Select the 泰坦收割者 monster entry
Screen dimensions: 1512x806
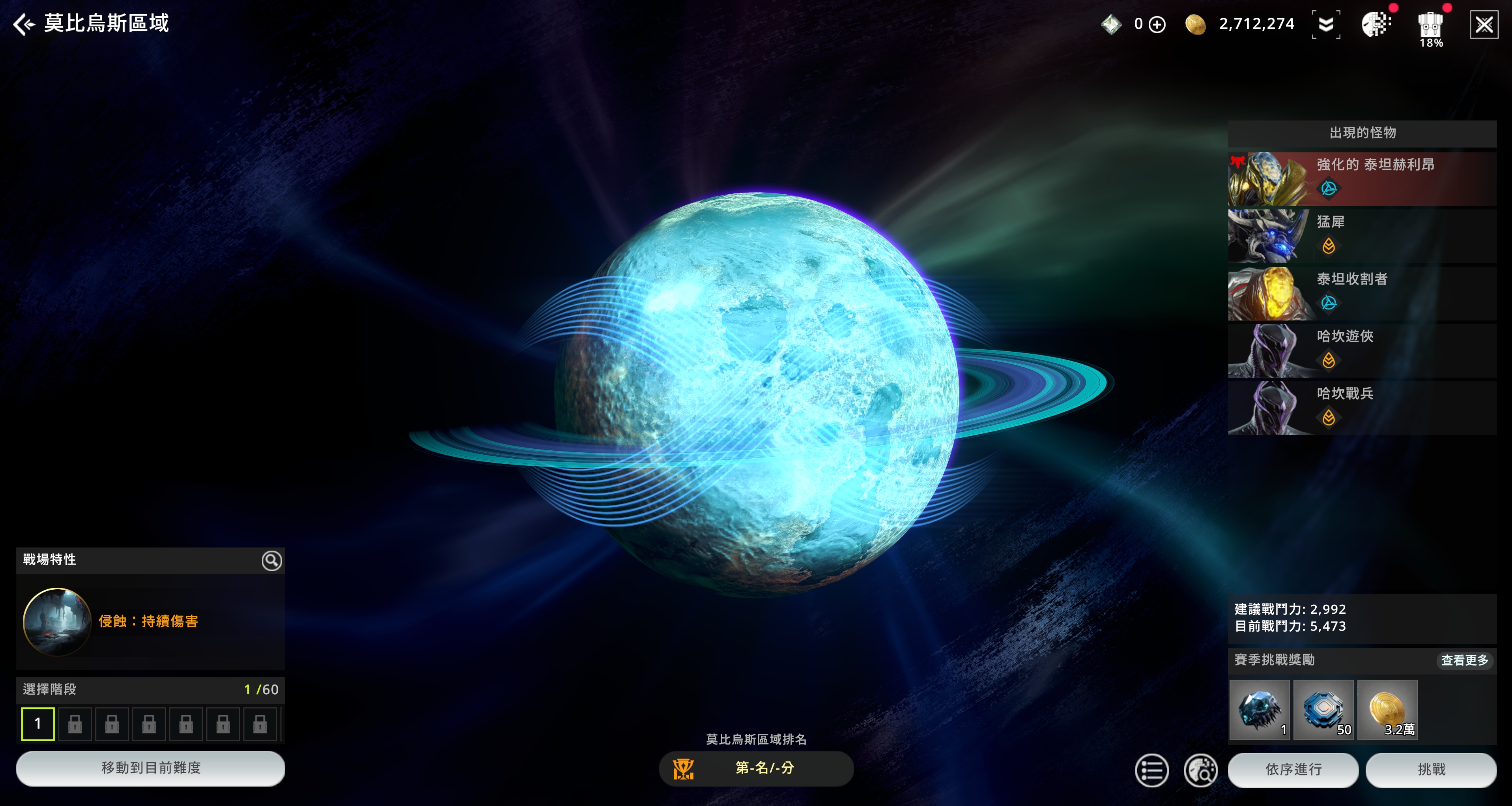1362,292
